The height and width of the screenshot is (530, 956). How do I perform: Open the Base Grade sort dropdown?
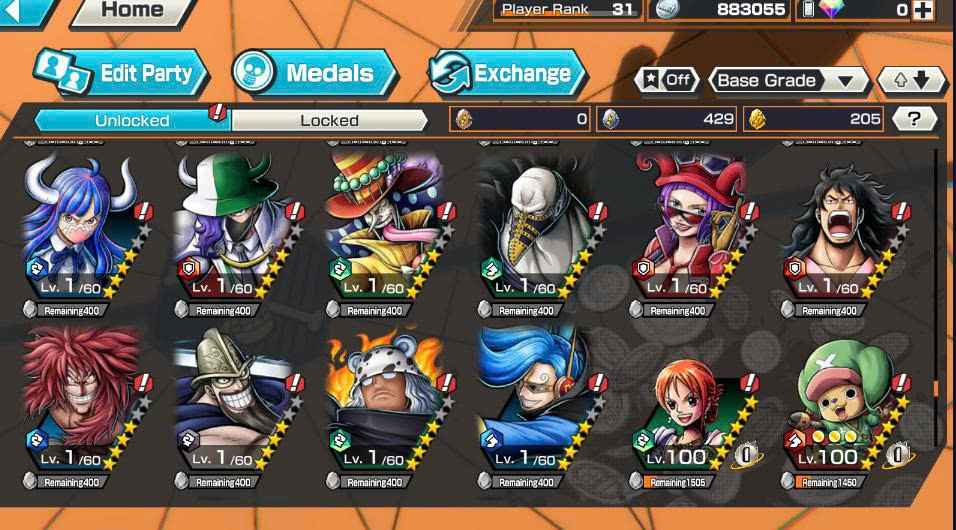788,80
